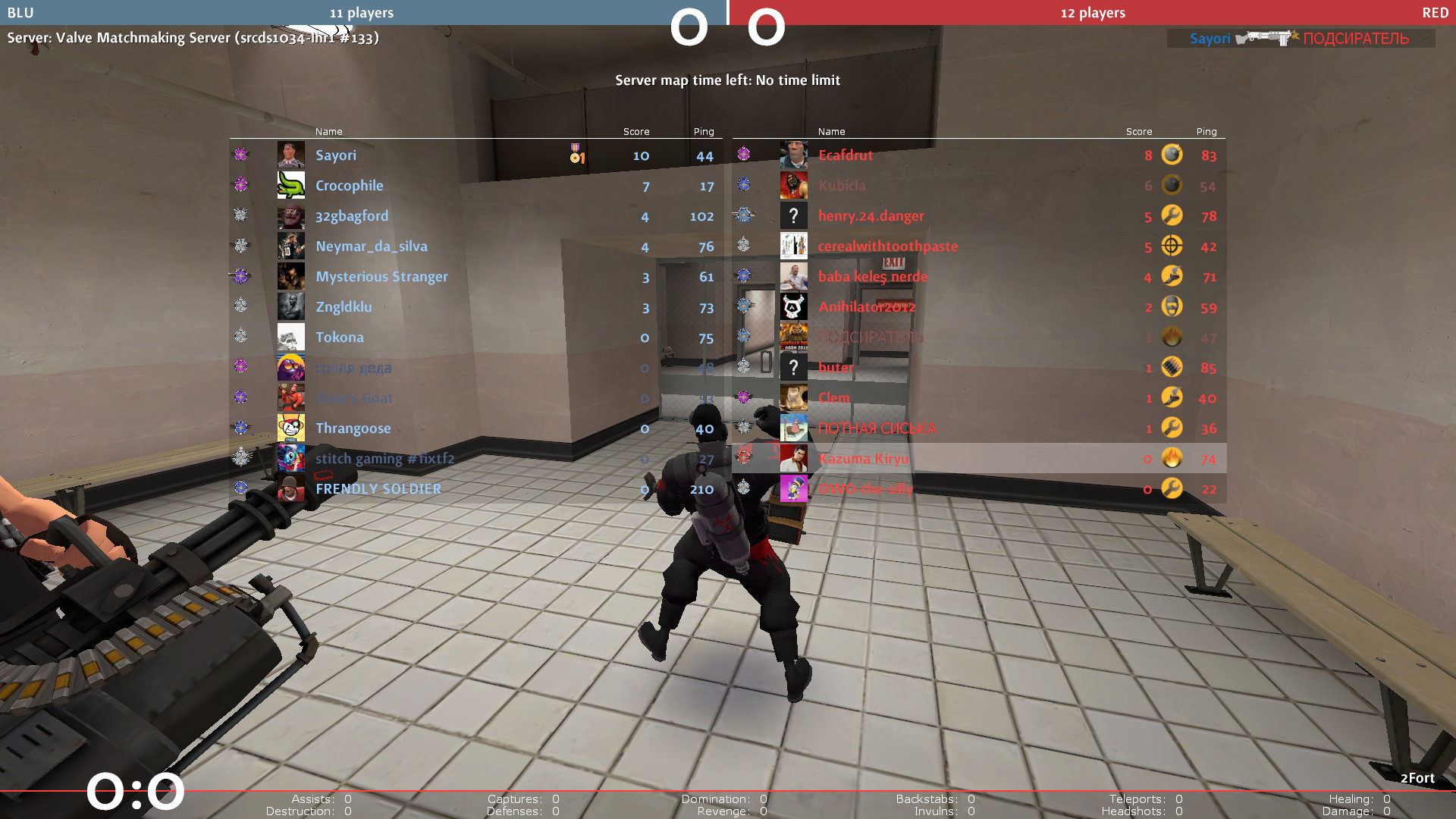Click Crocophile's purple level badge
The width and height of the screenshot is (1456, 819).
point(240,185)
